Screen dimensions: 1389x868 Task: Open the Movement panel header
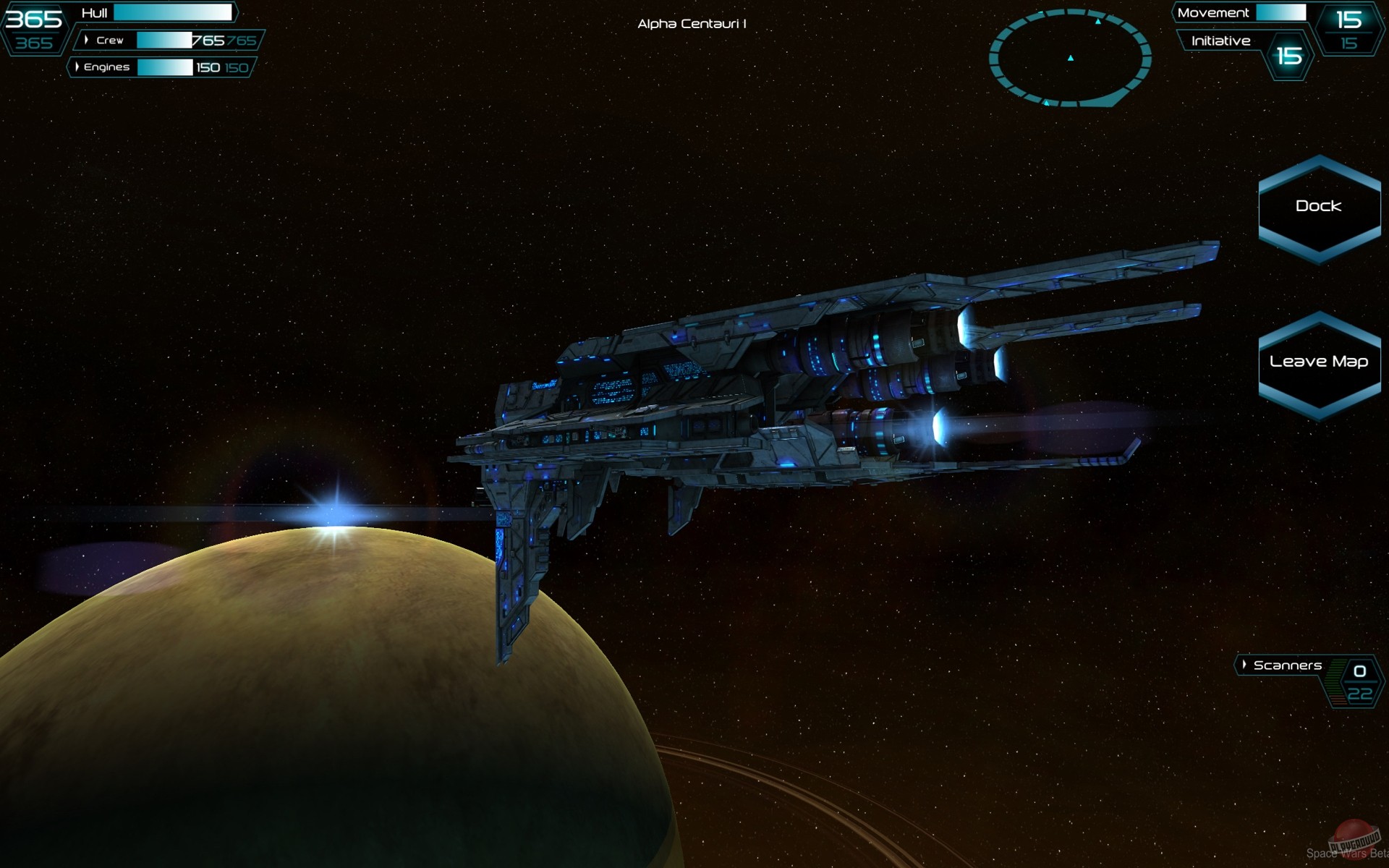pyautogui.click(x=1215, y=12)
